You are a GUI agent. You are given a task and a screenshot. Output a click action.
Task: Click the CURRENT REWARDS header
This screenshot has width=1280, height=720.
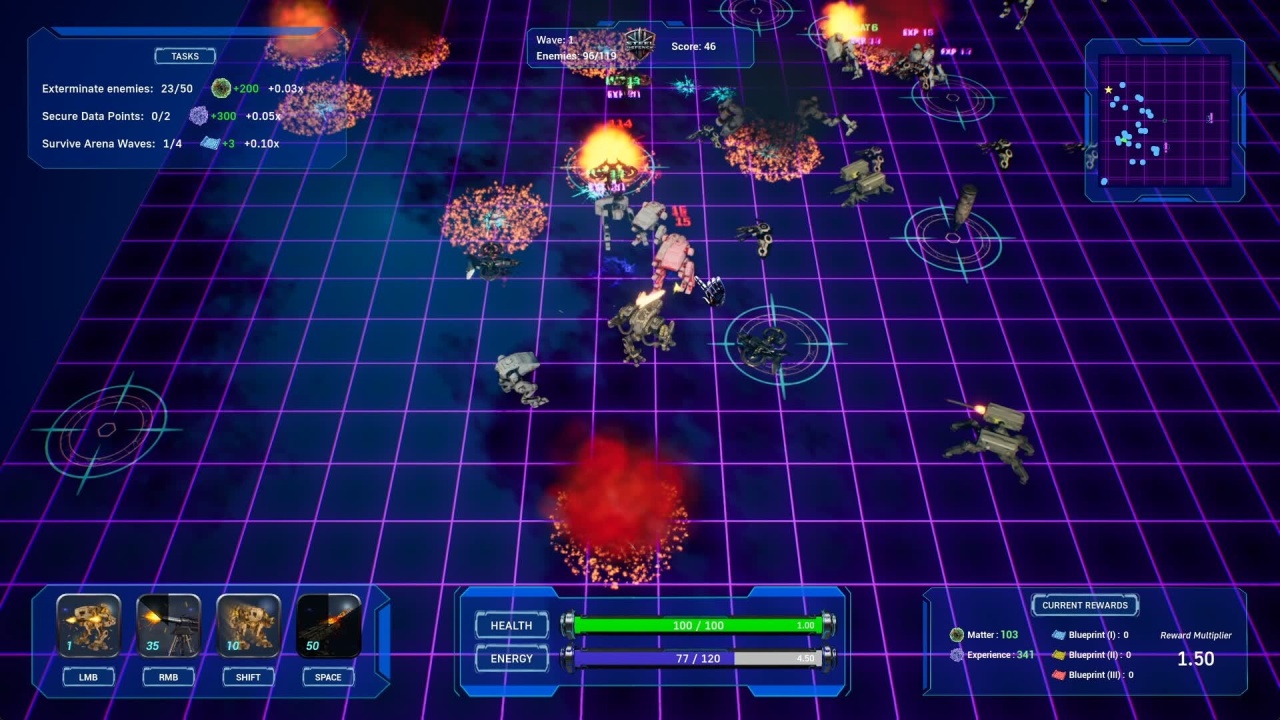point(1084,605)
